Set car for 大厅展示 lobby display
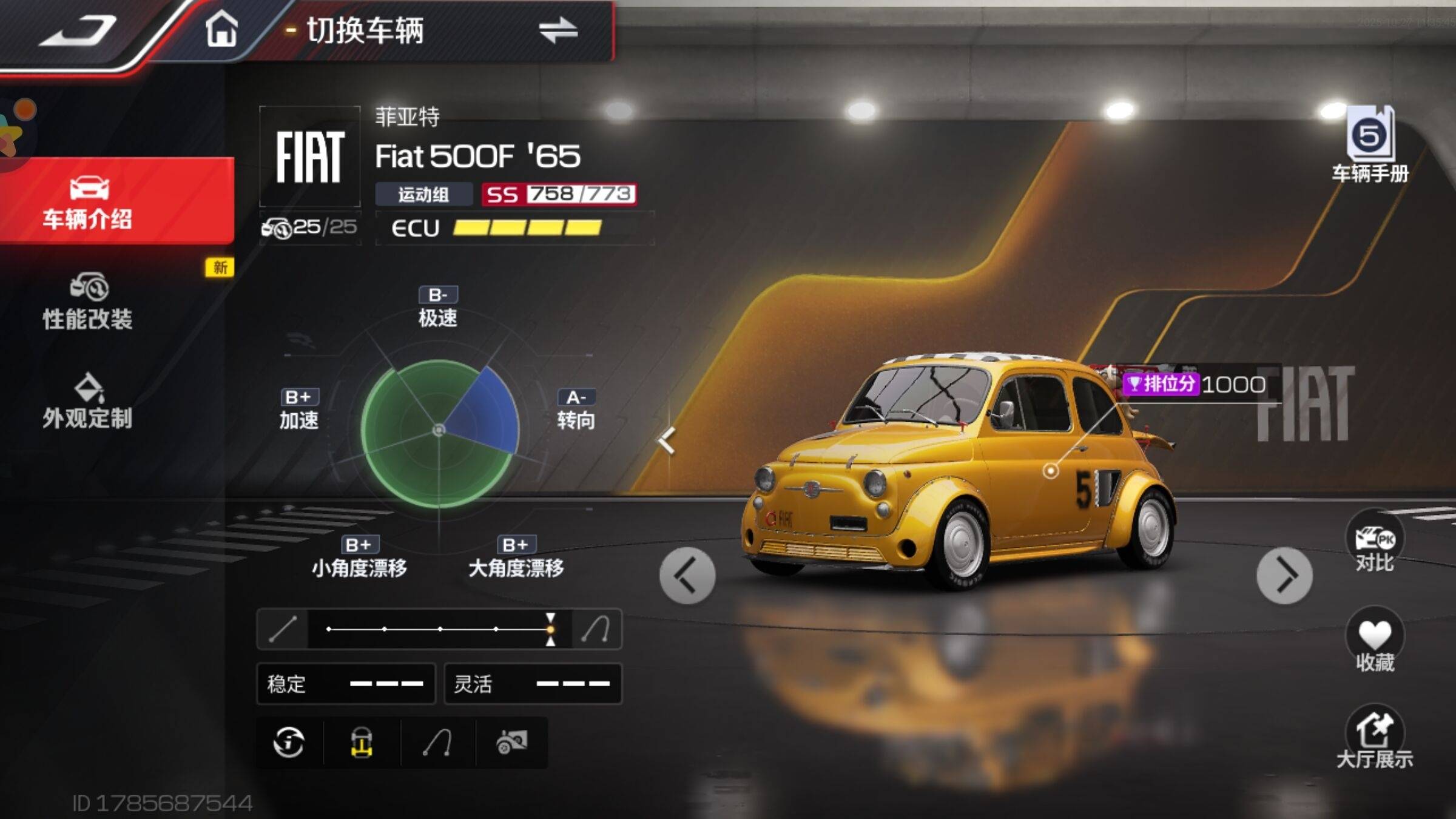1456x819 pixels. tap(1375, 739)
